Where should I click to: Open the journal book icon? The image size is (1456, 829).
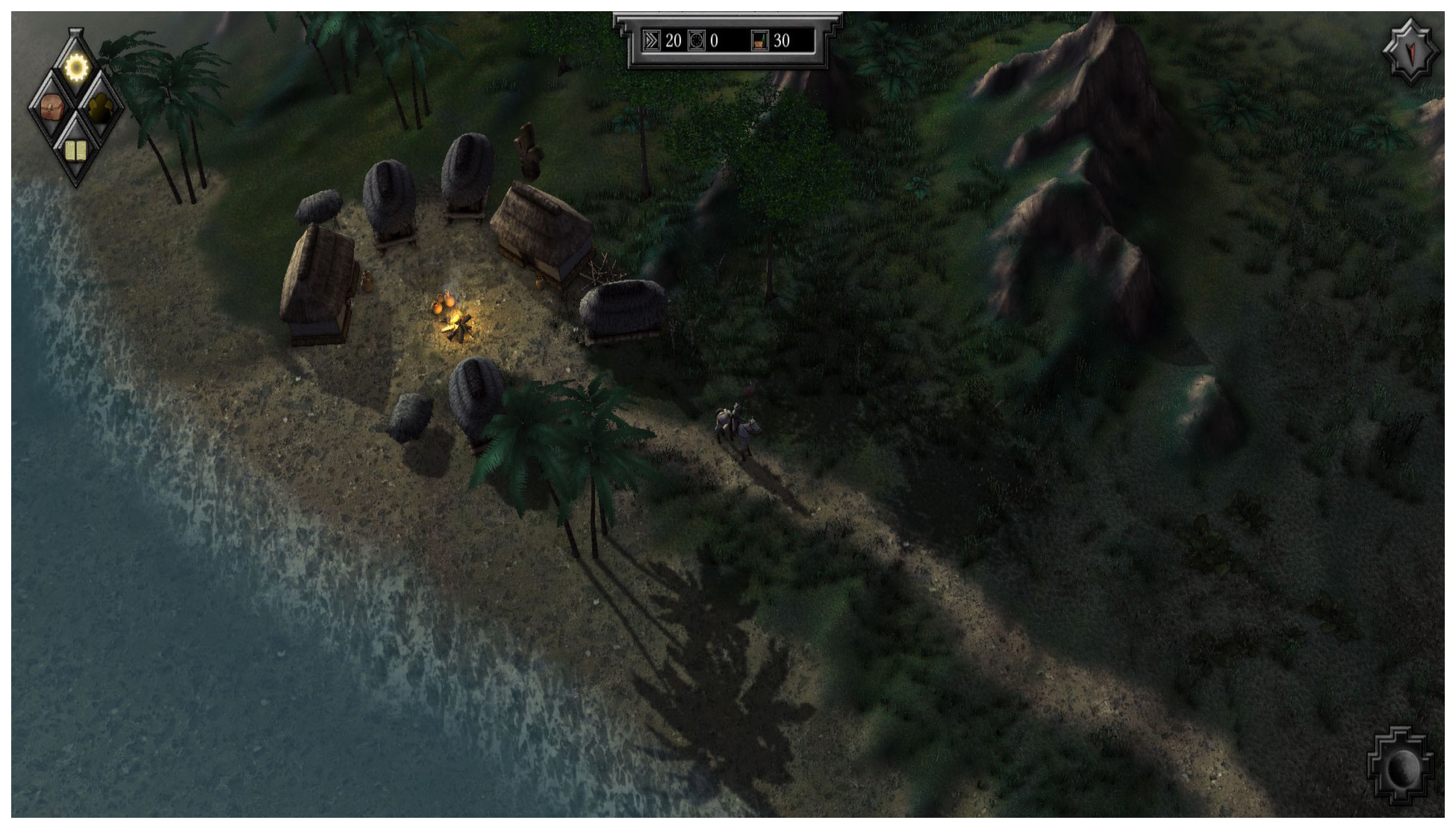pos(75,150)
